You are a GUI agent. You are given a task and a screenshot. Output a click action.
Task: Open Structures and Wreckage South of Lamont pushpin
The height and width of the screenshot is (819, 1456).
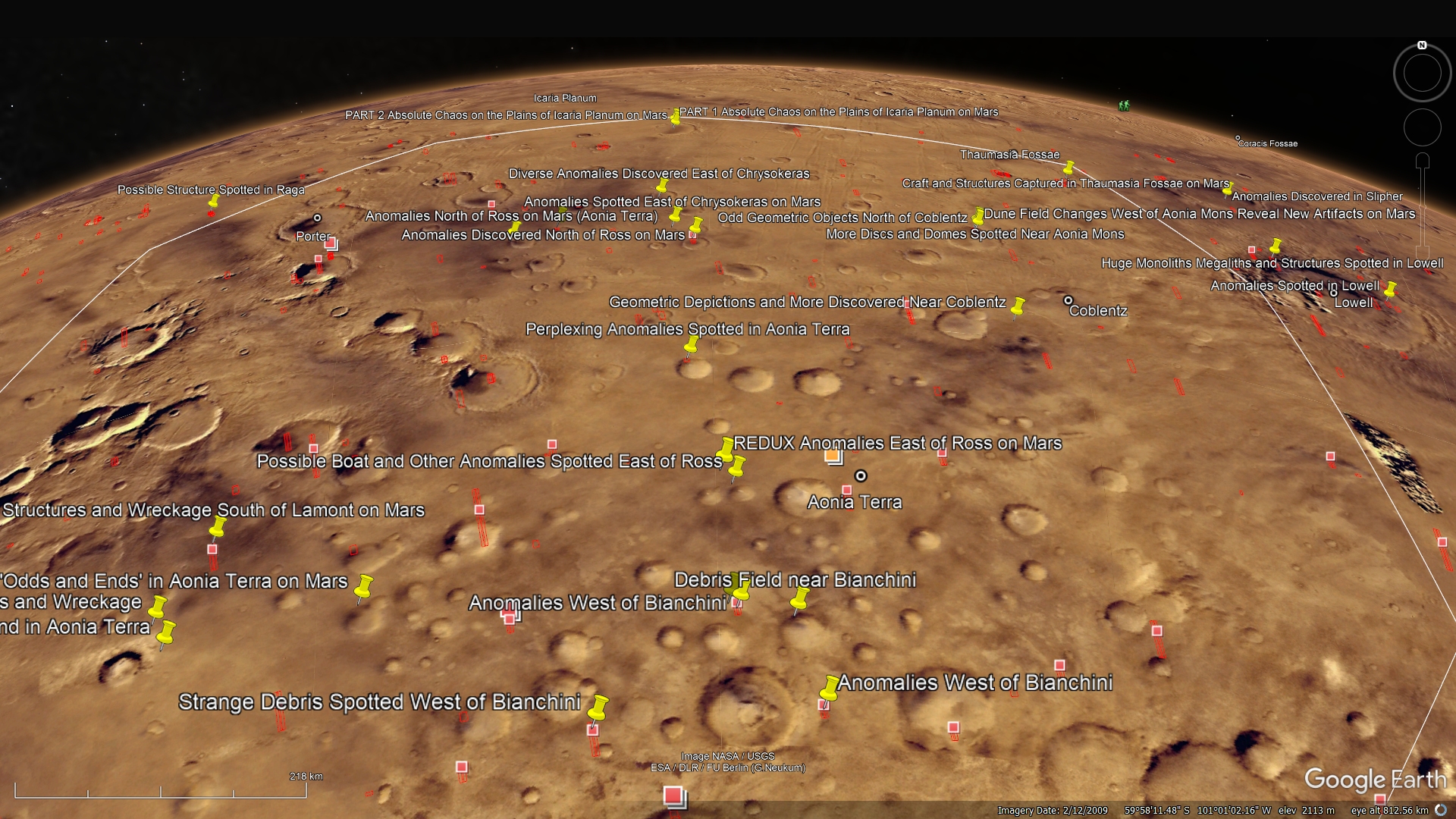coord(218,526)
